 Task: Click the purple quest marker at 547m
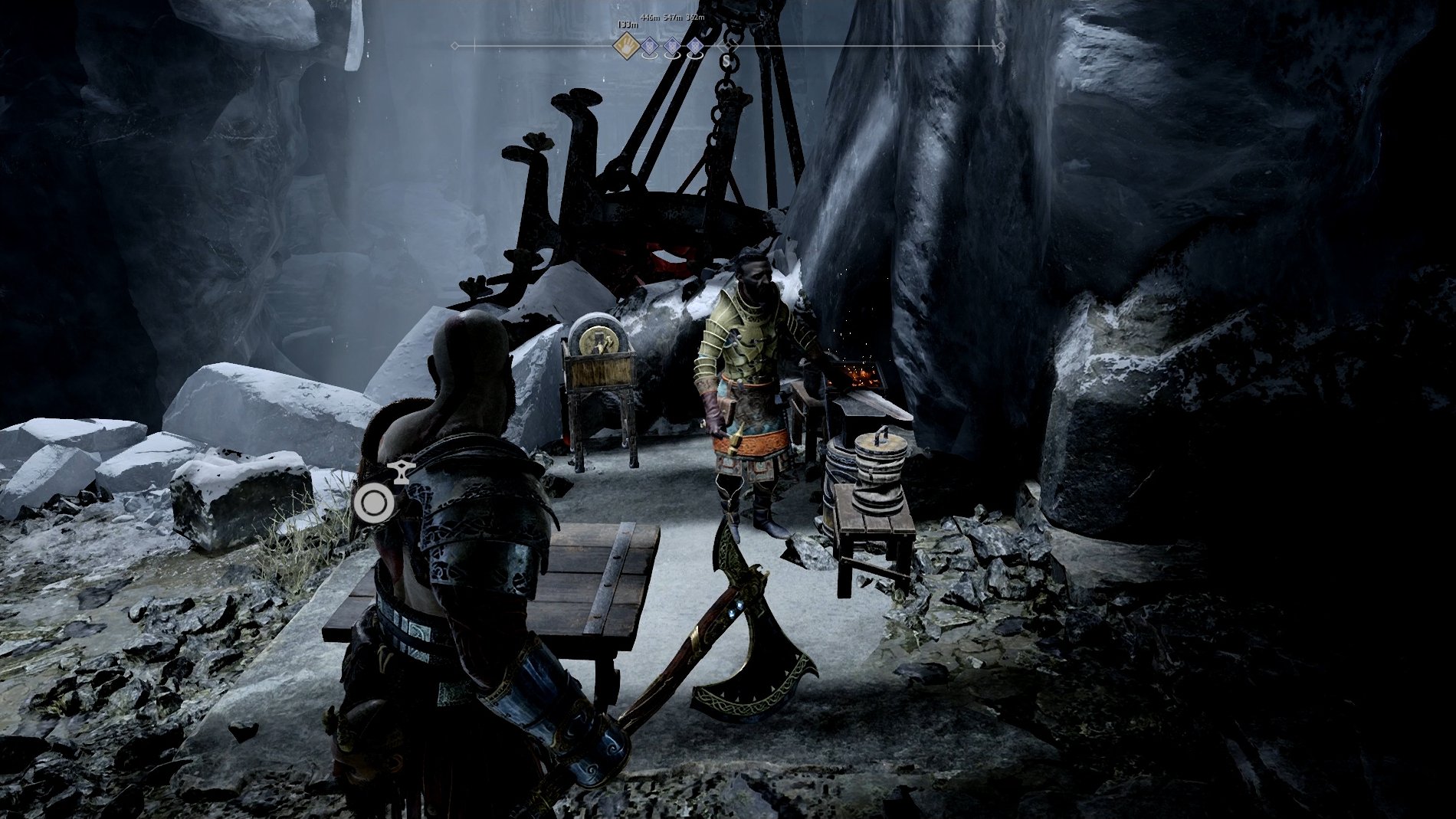tap(672, 47)
